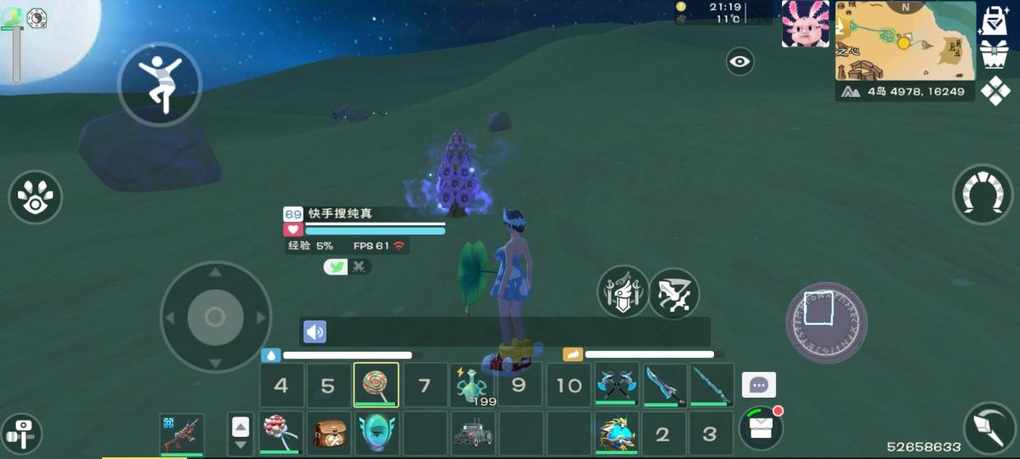The image size is (1020, 459).
Task: Open the gift box rewards icon
Action: point(994,54)
